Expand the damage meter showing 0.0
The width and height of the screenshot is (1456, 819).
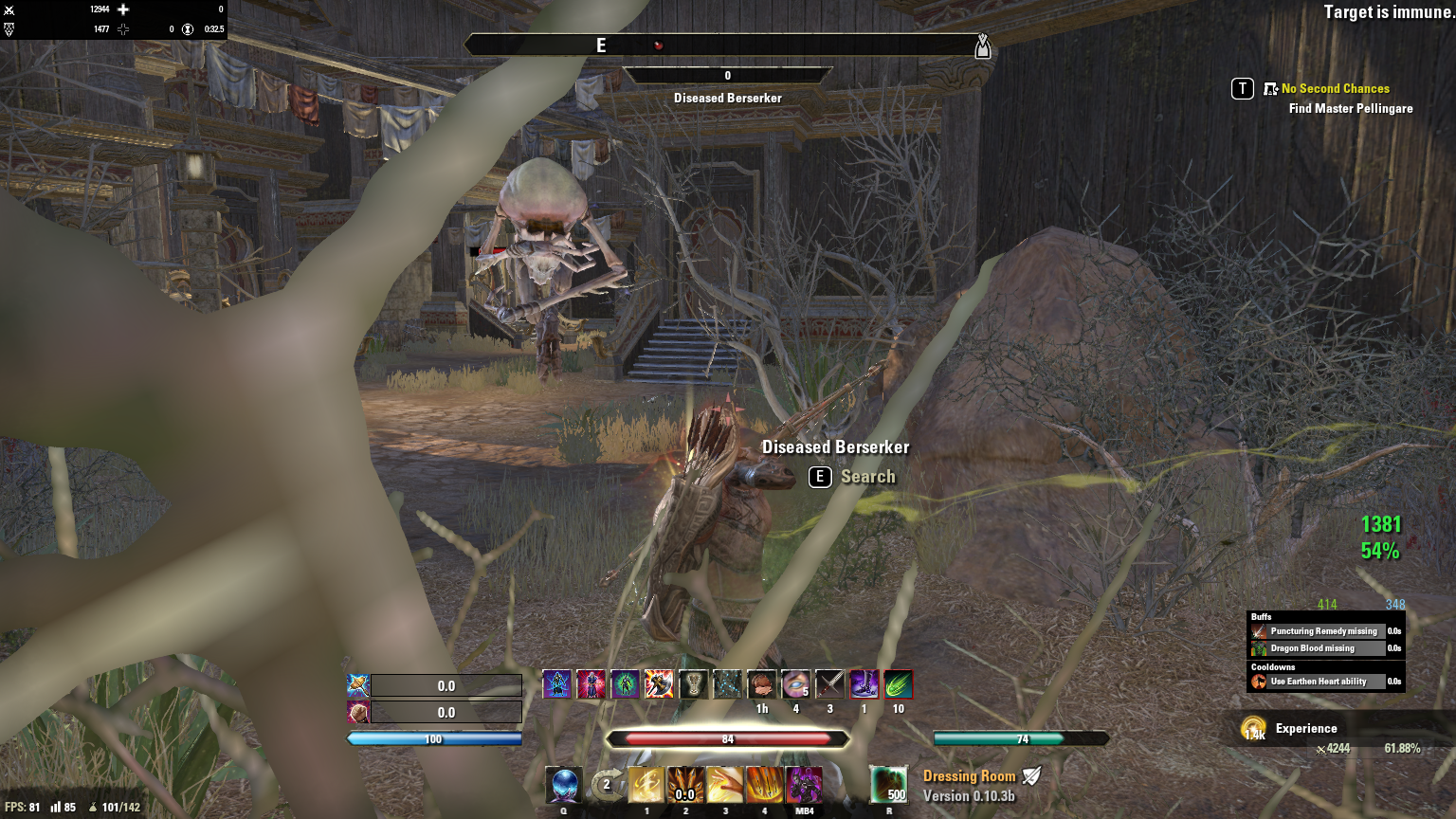[x=446, y=685]
